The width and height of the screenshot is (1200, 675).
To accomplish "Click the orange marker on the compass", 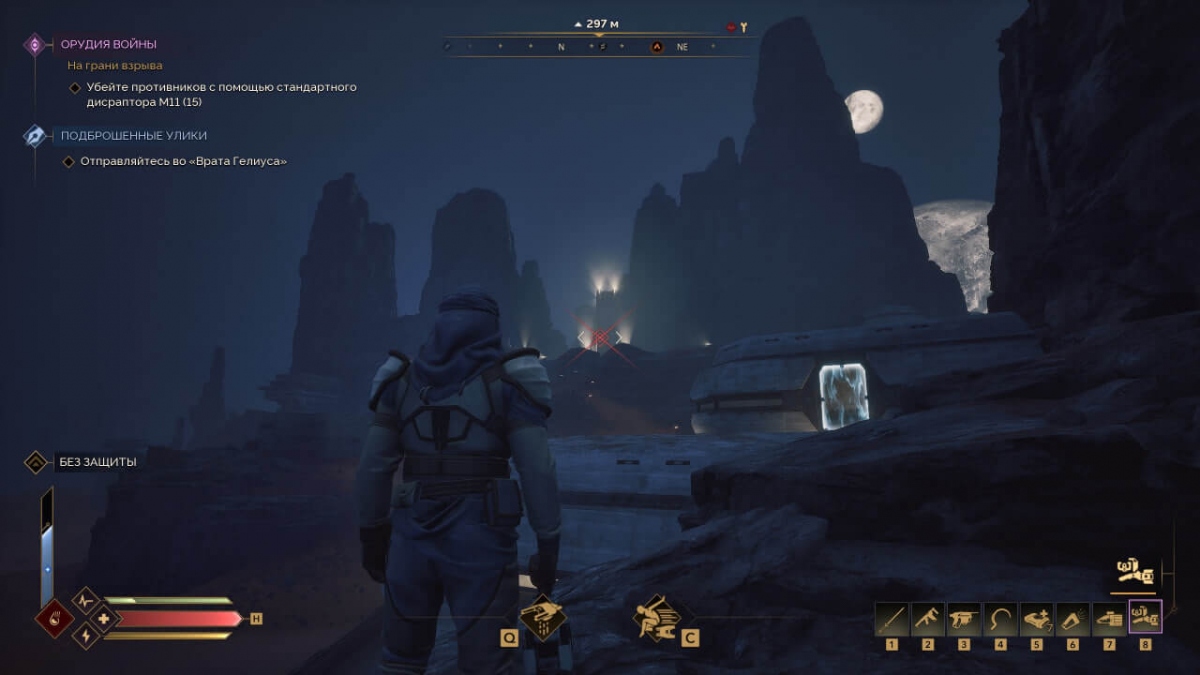I will (657, 46).
